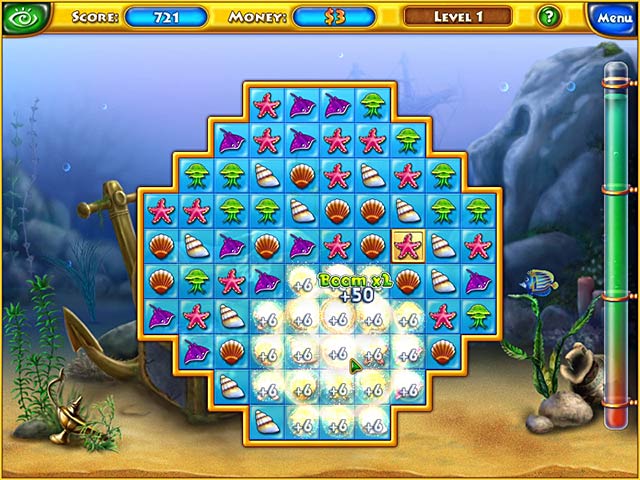The height and width of the screenshot is (480, 640).
Task: Select the green jellyfish tile in the top row
Action: point(371,103)
